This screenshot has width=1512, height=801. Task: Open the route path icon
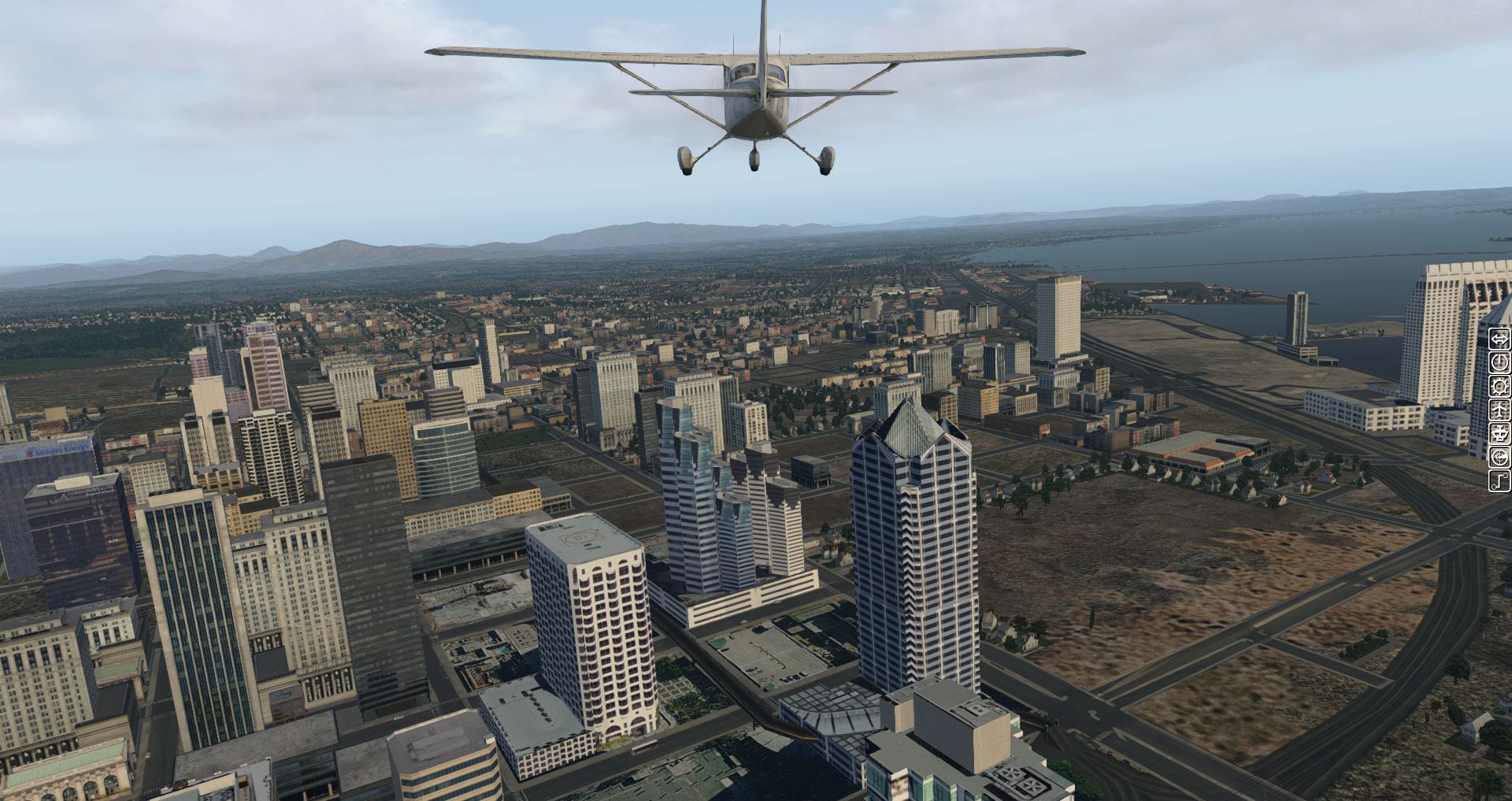(x=1499, y=480)
